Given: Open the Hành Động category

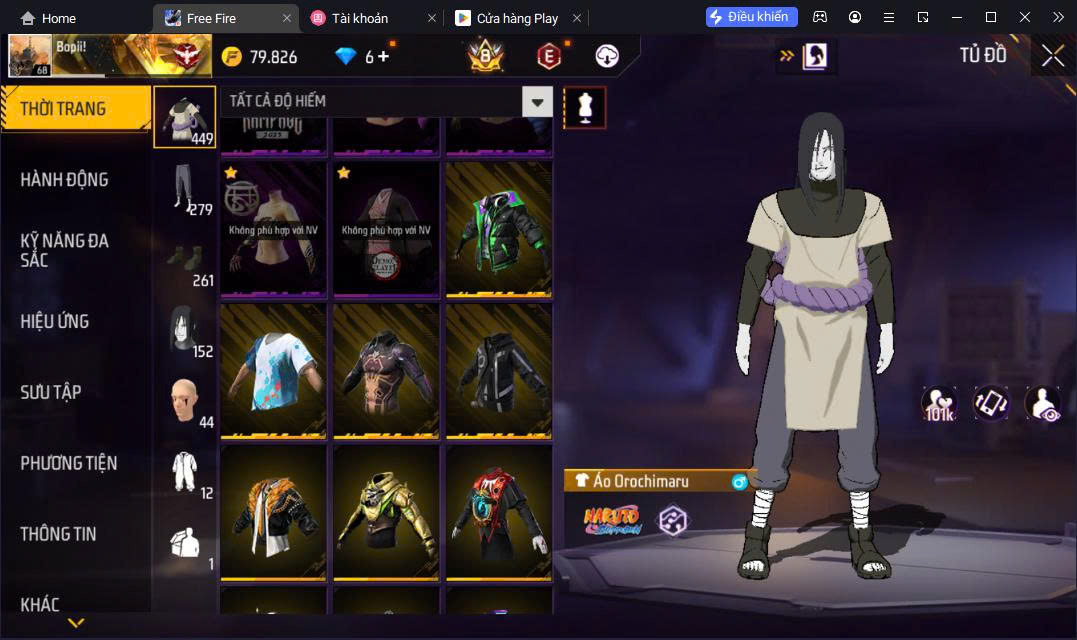Looking at the screenshot, I should coord(64,180).
